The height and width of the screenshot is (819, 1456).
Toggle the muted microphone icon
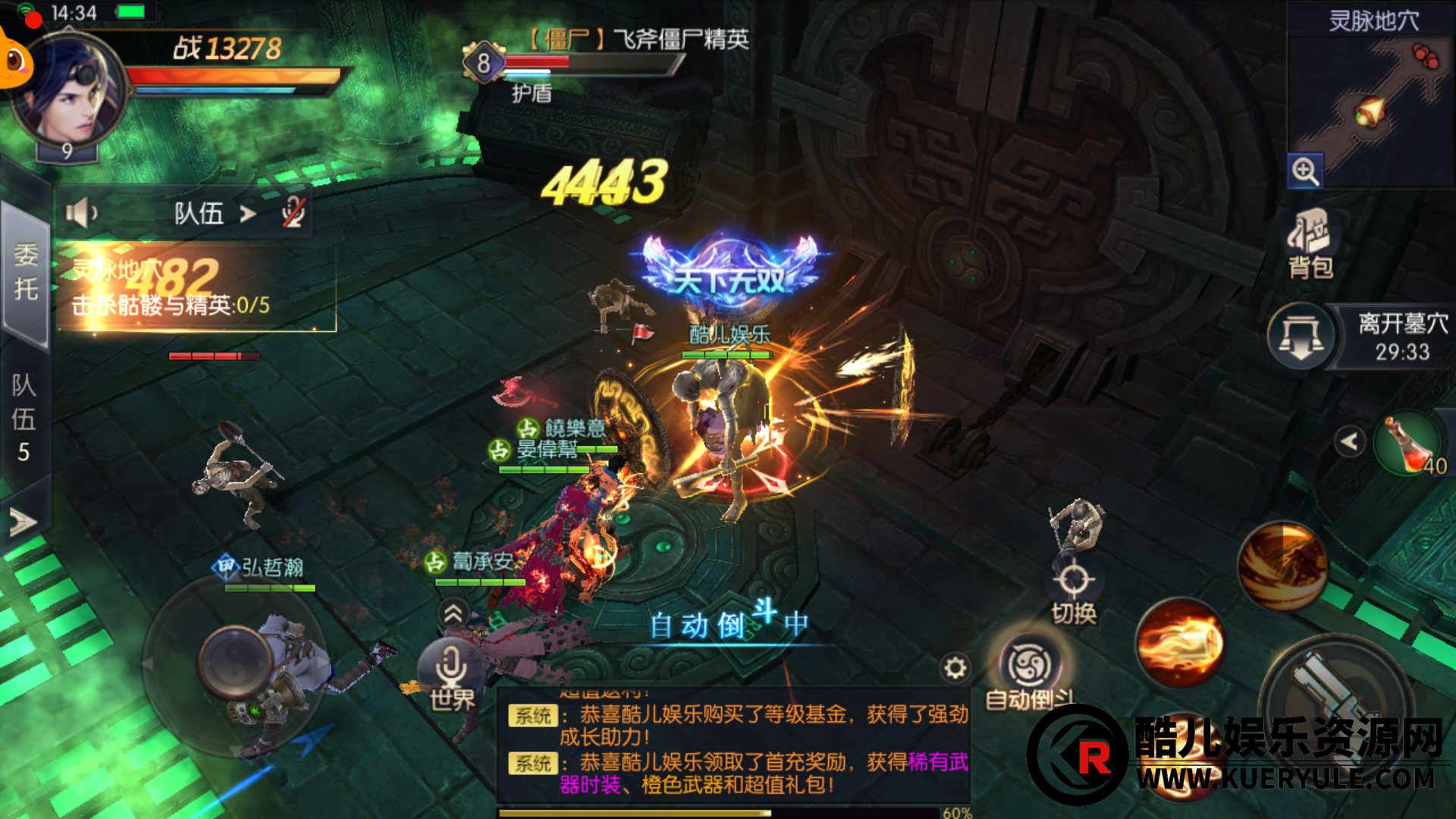(293, 213)
